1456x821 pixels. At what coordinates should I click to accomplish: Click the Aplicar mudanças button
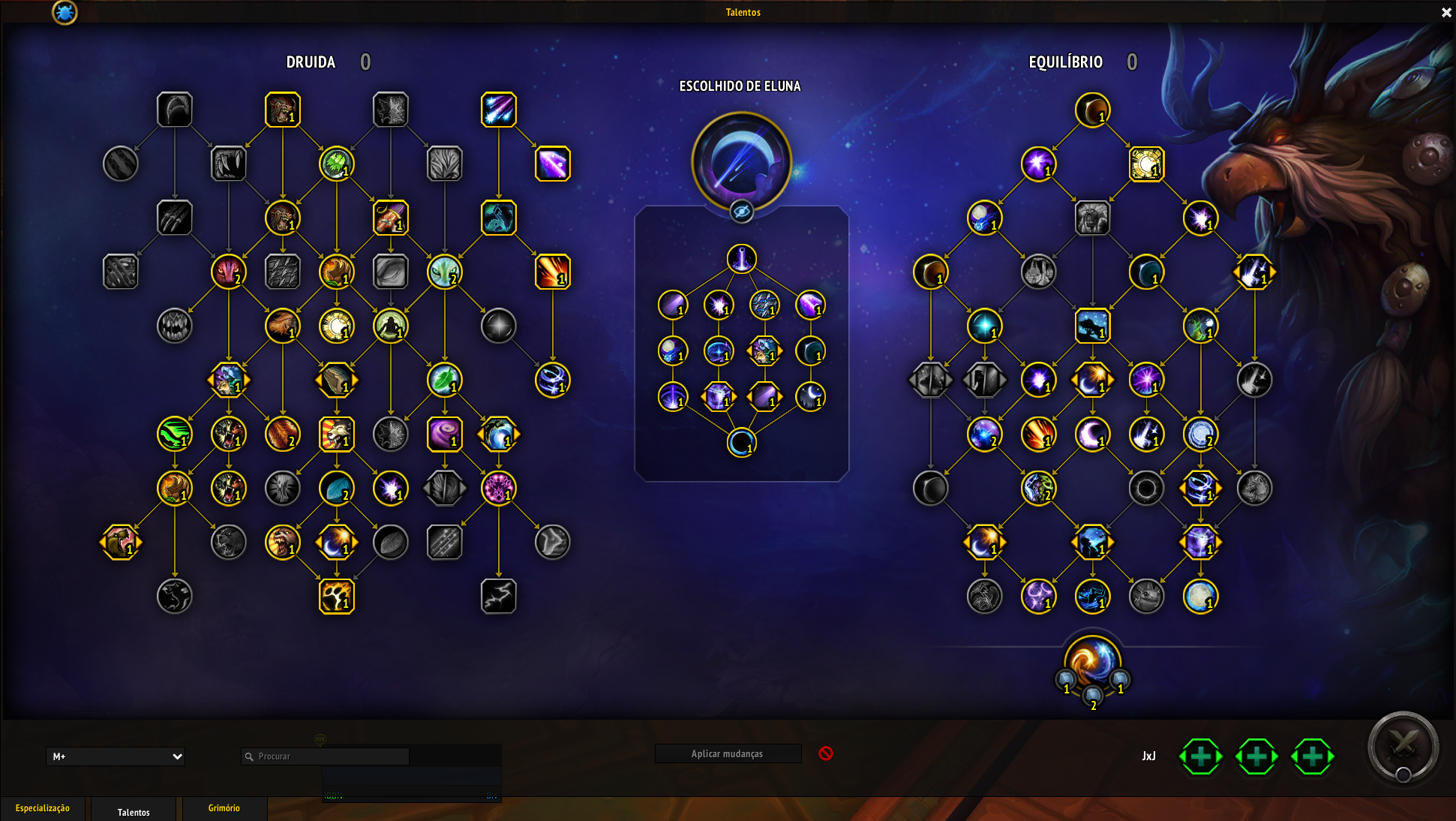click(x=727, y=753)
